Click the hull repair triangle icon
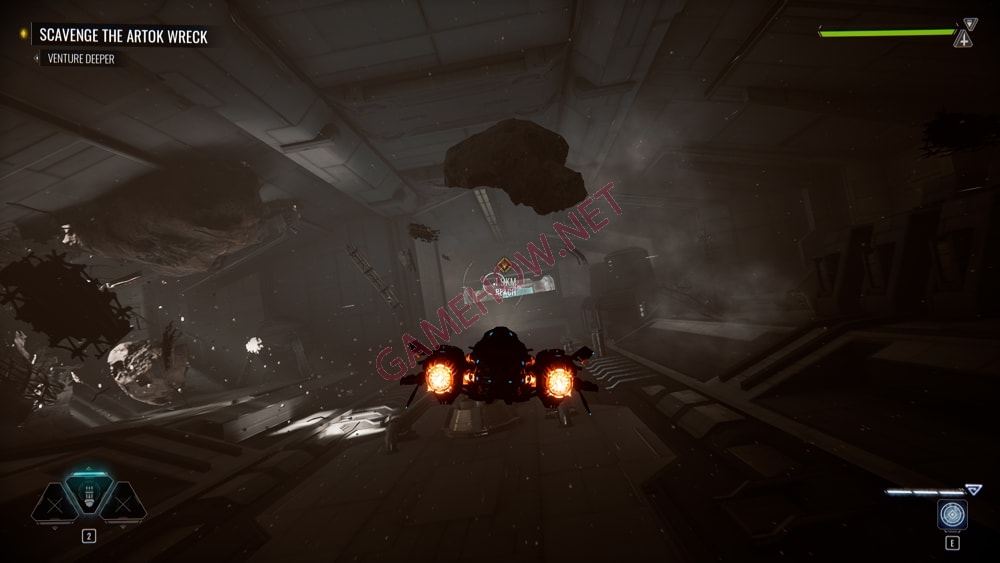 click(x=962, y=40)
